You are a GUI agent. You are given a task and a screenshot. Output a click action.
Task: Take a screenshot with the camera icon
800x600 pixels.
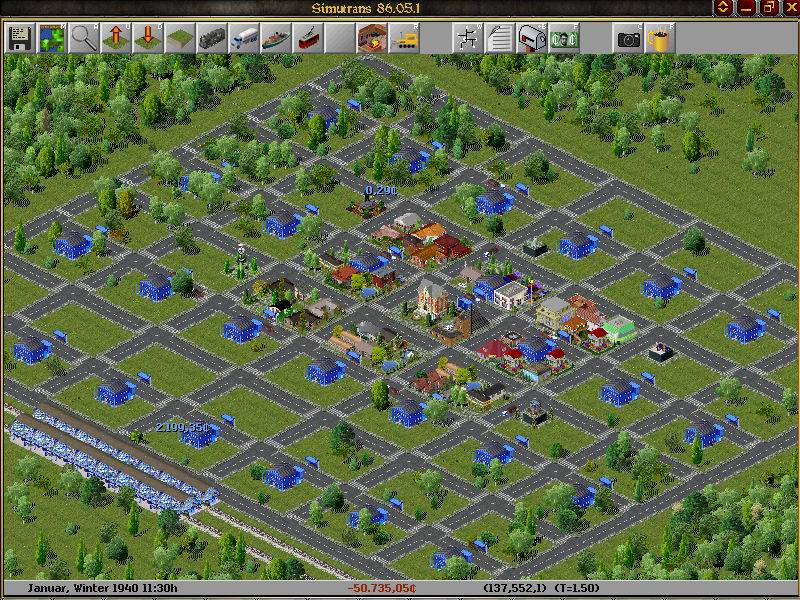pyautogui.click(x=628, y=38)
